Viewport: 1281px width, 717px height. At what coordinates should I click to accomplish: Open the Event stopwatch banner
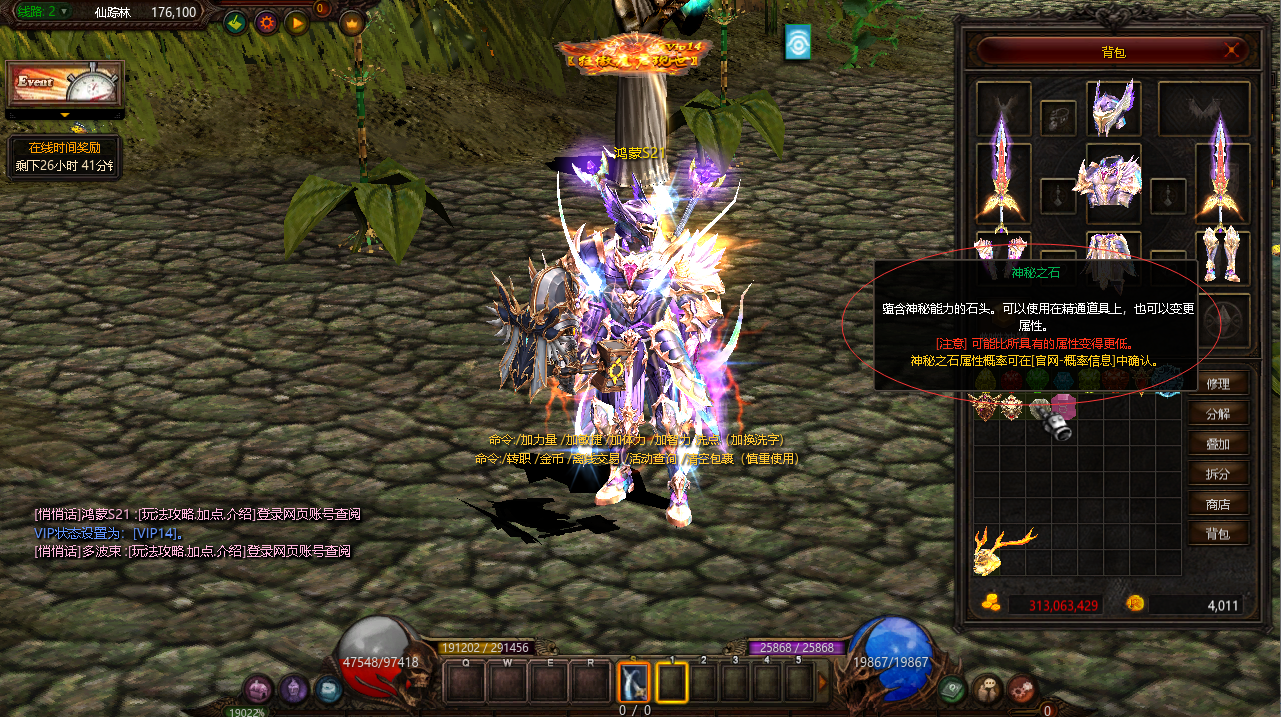(x=65, y=84)
